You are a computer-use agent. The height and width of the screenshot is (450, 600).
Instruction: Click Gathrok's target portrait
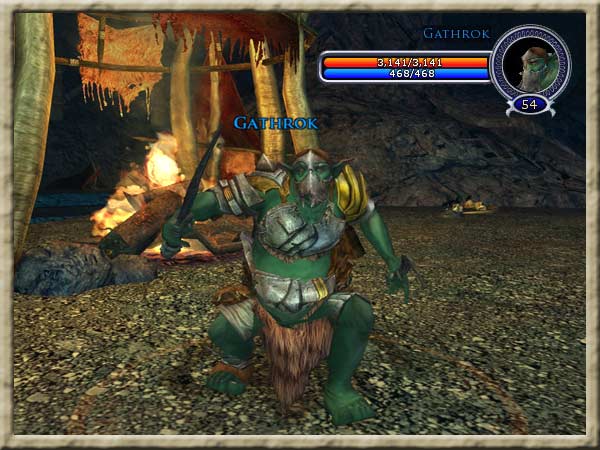click(530, 64)
